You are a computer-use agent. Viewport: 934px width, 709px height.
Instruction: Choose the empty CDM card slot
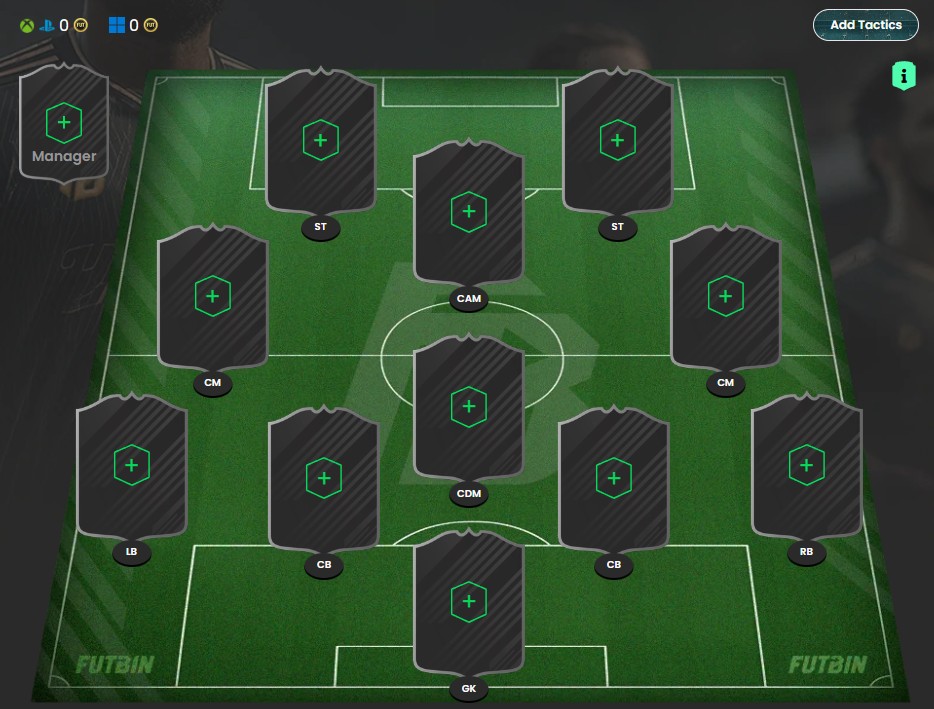pyautogui.click(x=468, y=407)
